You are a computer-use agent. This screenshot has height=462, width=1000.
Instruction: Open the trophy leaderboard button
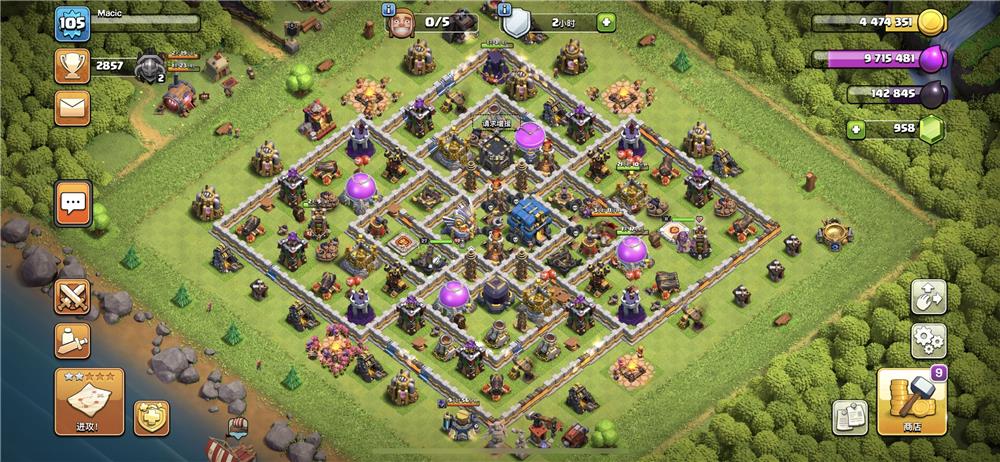point(72,67)
